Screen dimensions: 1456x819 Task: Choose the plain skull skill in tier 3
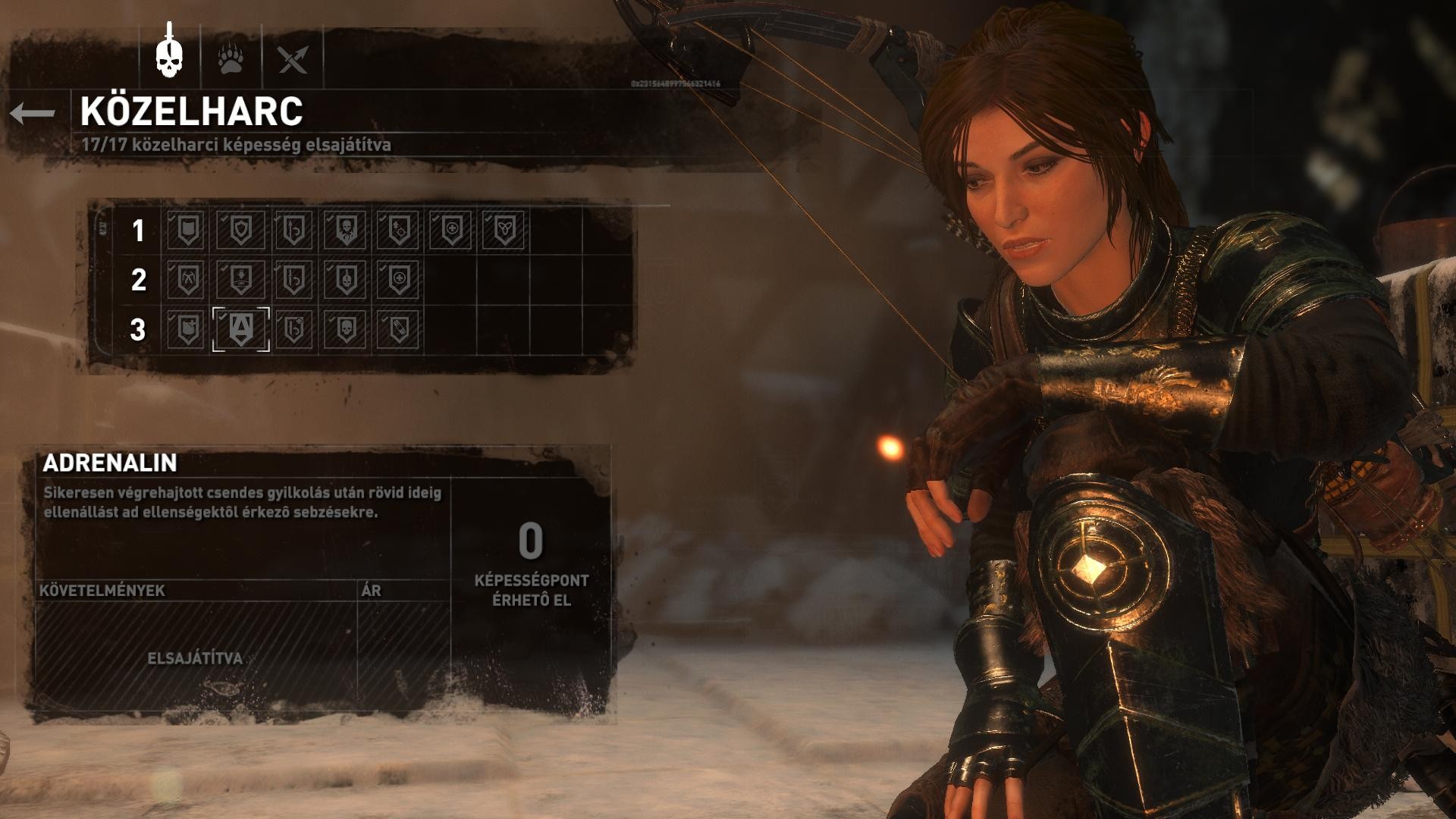click(346, 329)
